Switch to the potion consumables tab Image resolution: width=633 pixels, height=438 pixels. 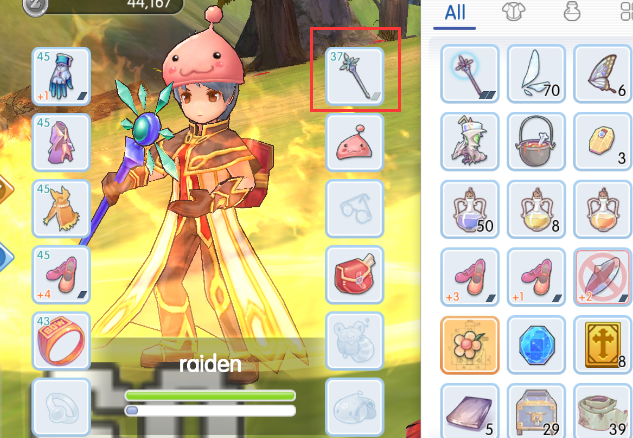tap(571, 13)
